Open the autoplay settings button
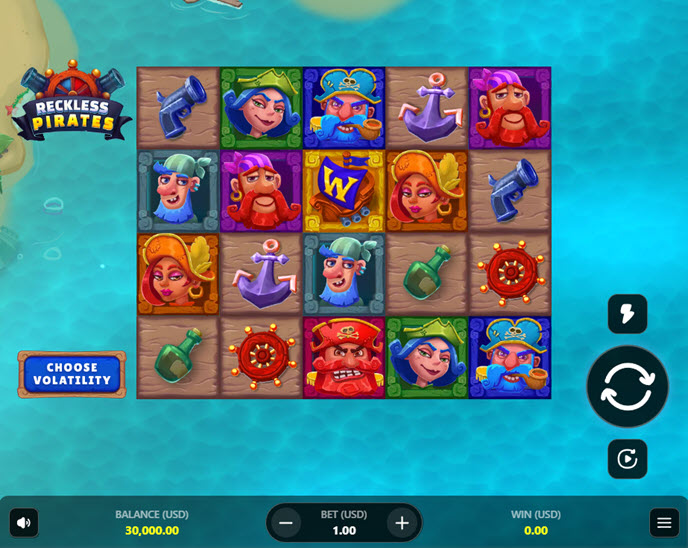Screen dimensions: 688x548 (x=627, y=459)
